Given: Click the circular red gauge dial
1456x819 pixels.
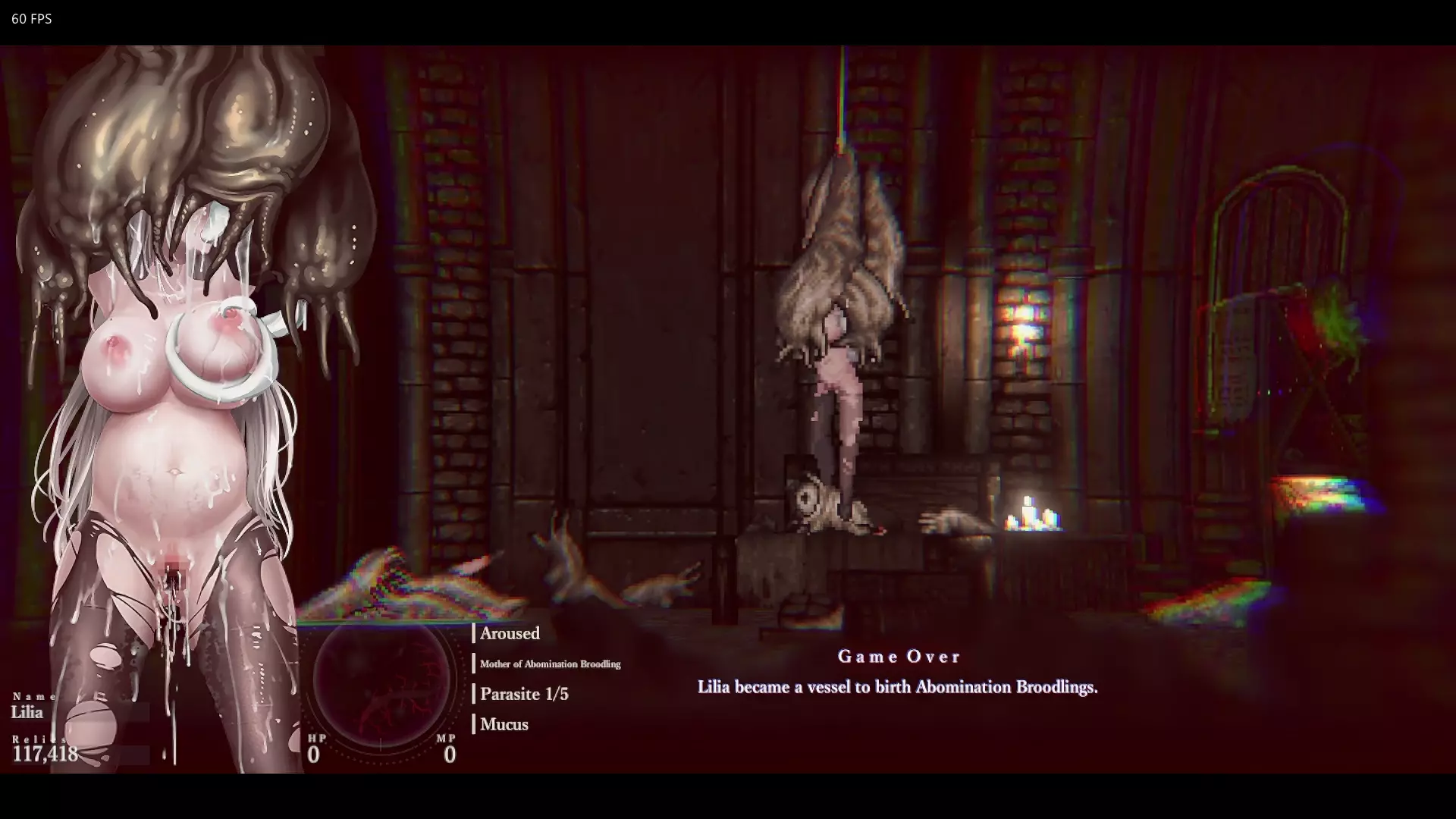Looking at the screenshot, I should pos(381,678).
